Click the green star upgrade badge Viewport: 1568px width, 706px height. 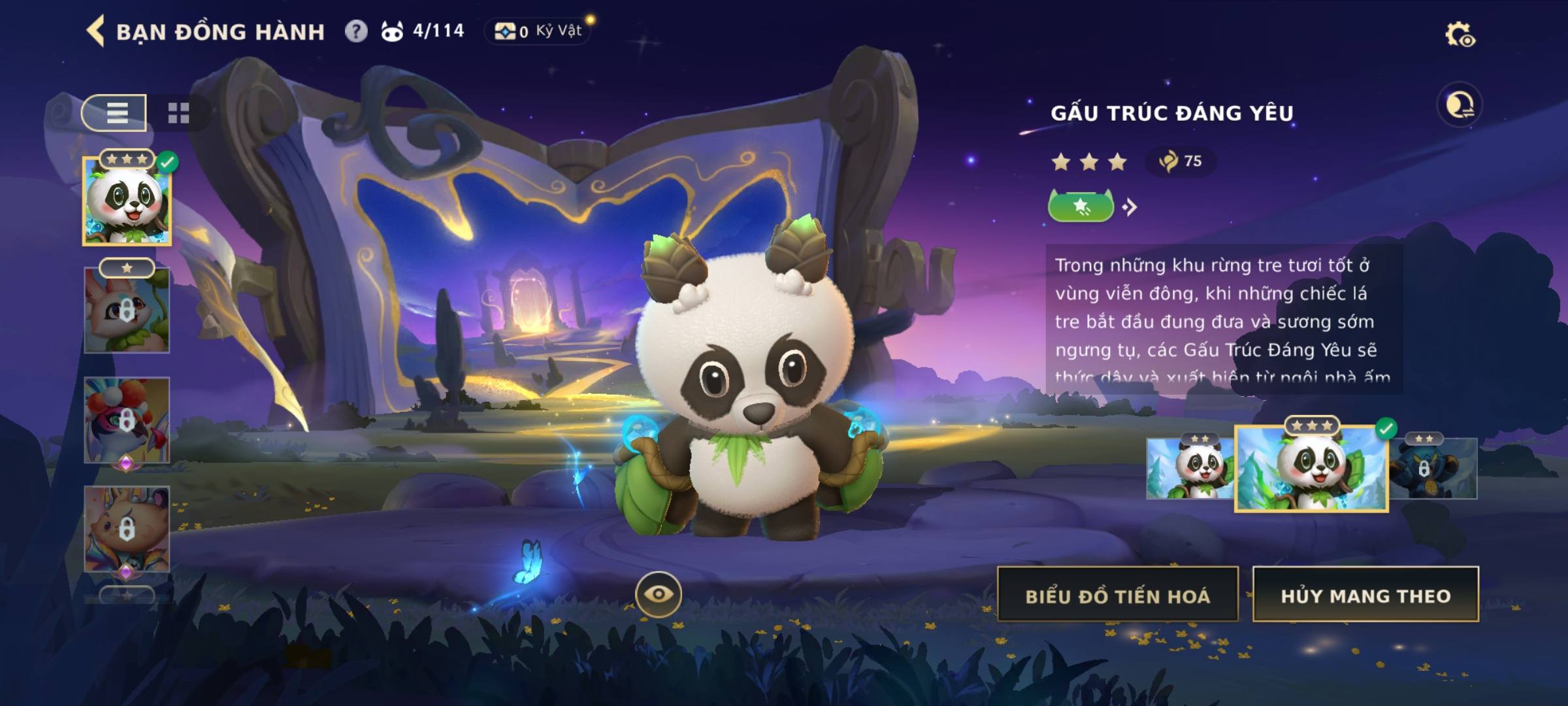1081,207
